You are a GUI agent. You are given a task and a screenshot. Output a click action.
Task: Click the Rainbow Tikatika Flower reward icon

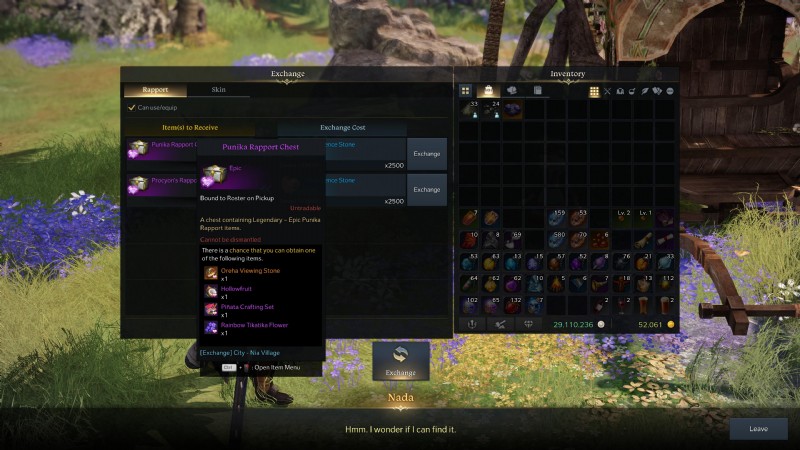coord(211,327)
